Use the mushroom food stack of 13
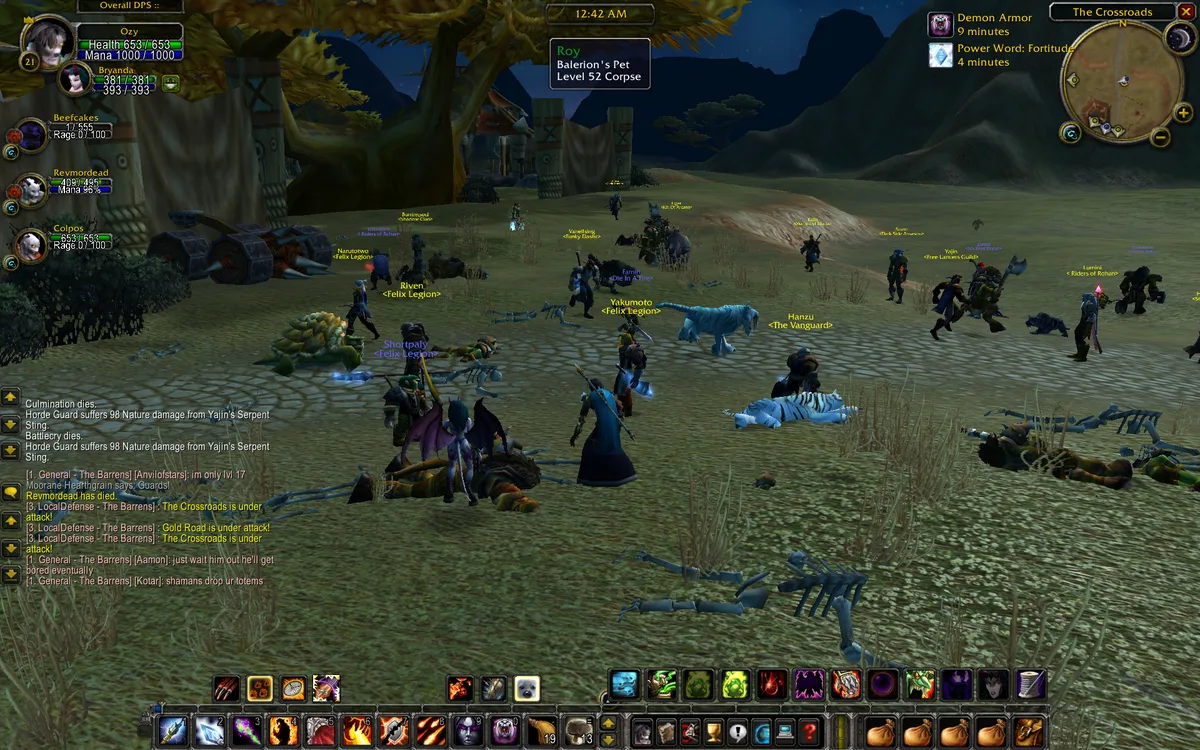This screenshot has width=1200, height=750. pos(580,731)
